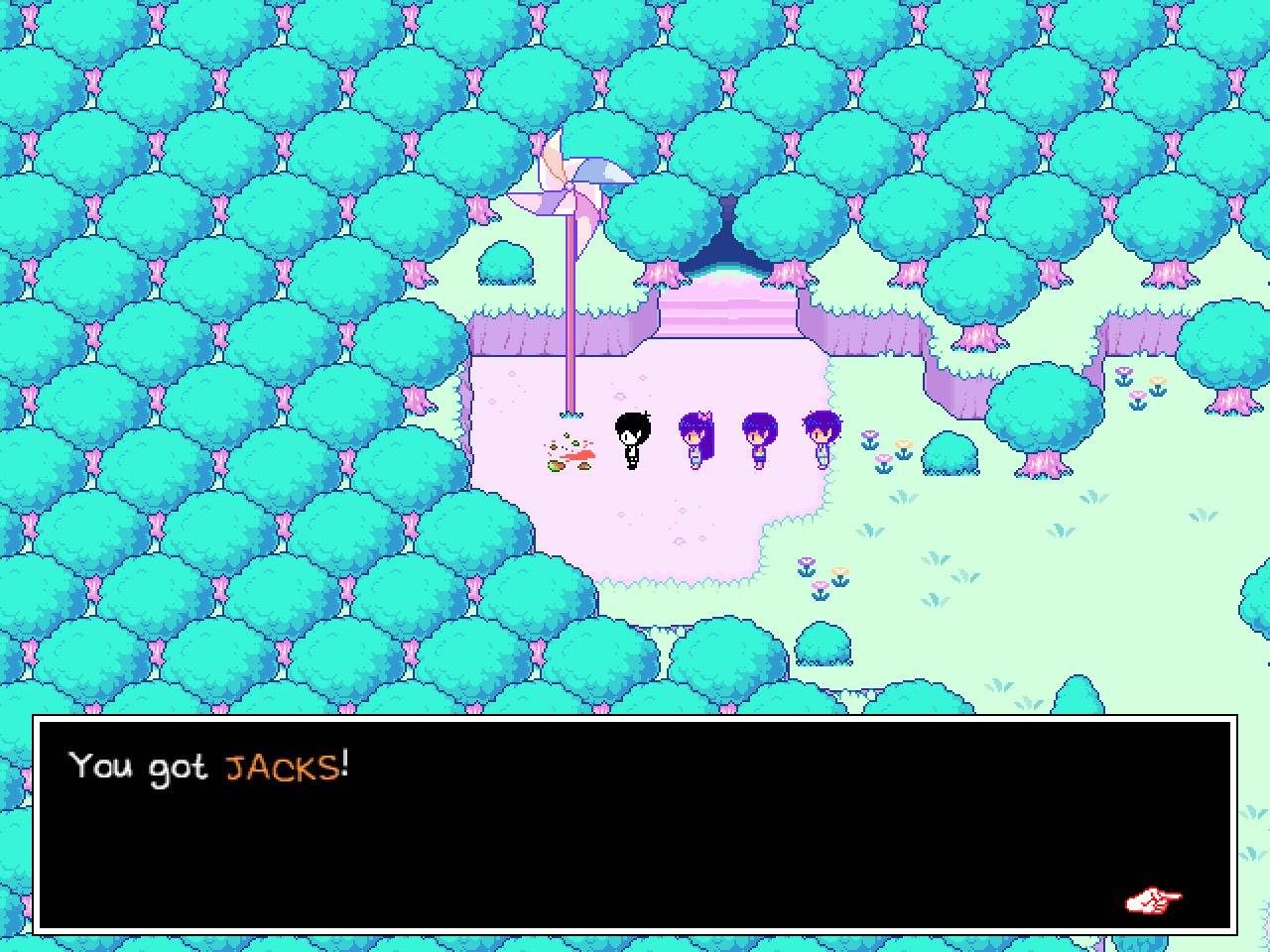This screenshot has width=1270, height=952.
Task: Toggle the blue flower beside the clearing edge
Action: point(870,438)
